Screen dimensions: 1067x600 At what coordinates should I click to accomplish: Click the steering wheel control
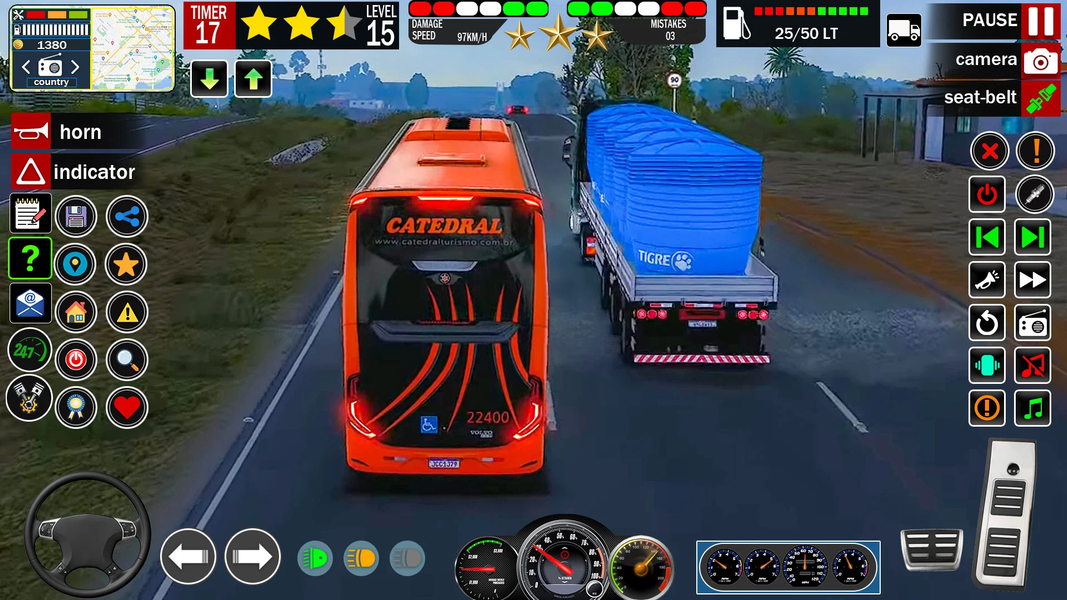[x=88, y=534]
